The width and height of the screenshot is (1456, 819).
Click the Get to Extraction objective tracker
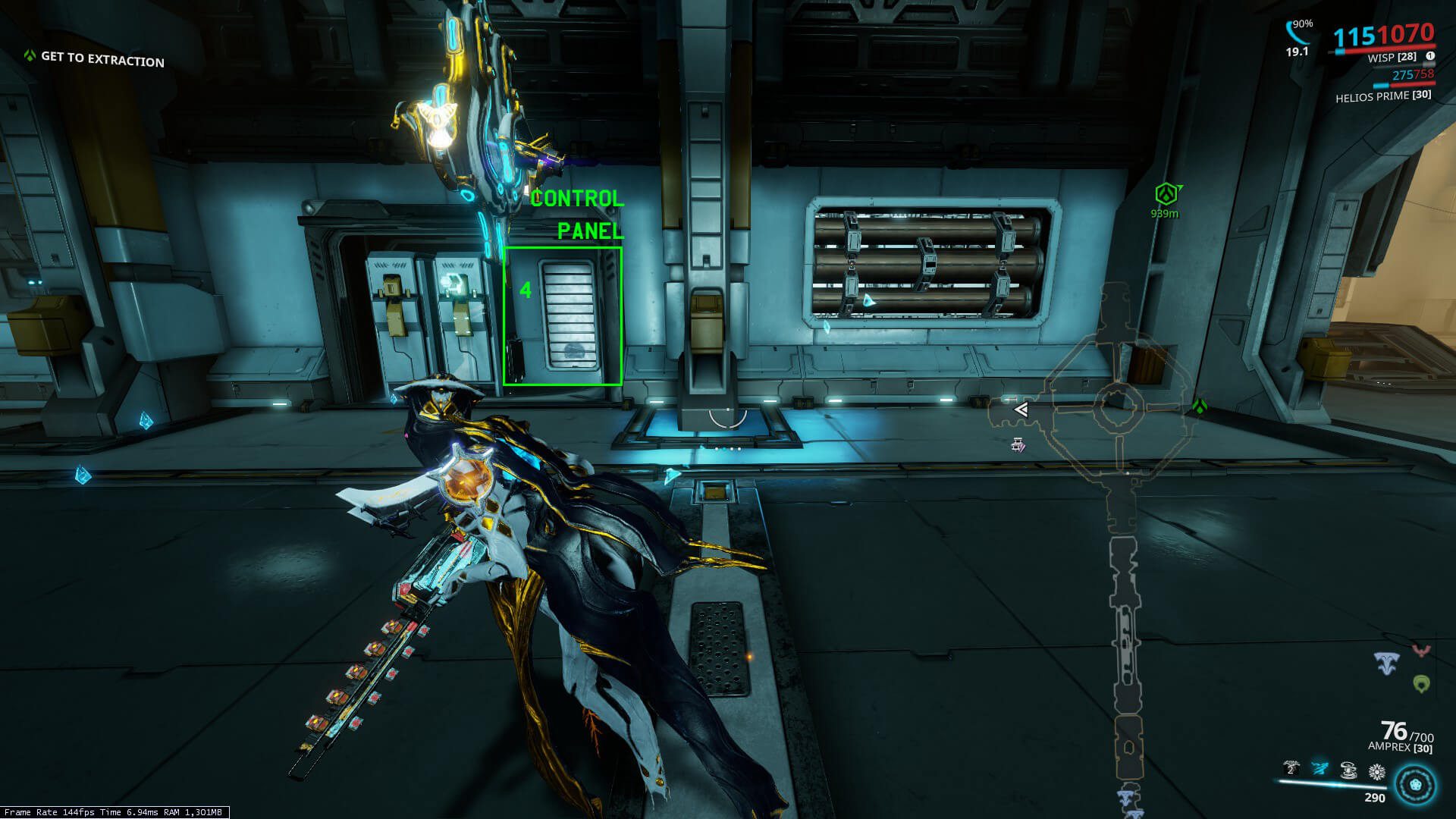tap(95, 58)
